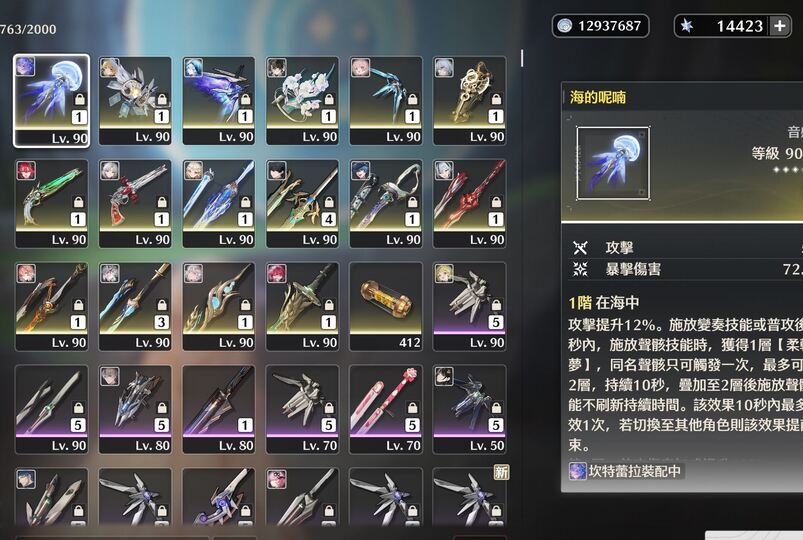Viewport: 803px width, 540px height.
Task: Select the dark broadblade at Lv. 80 rank 1
Action: [218, 408]
